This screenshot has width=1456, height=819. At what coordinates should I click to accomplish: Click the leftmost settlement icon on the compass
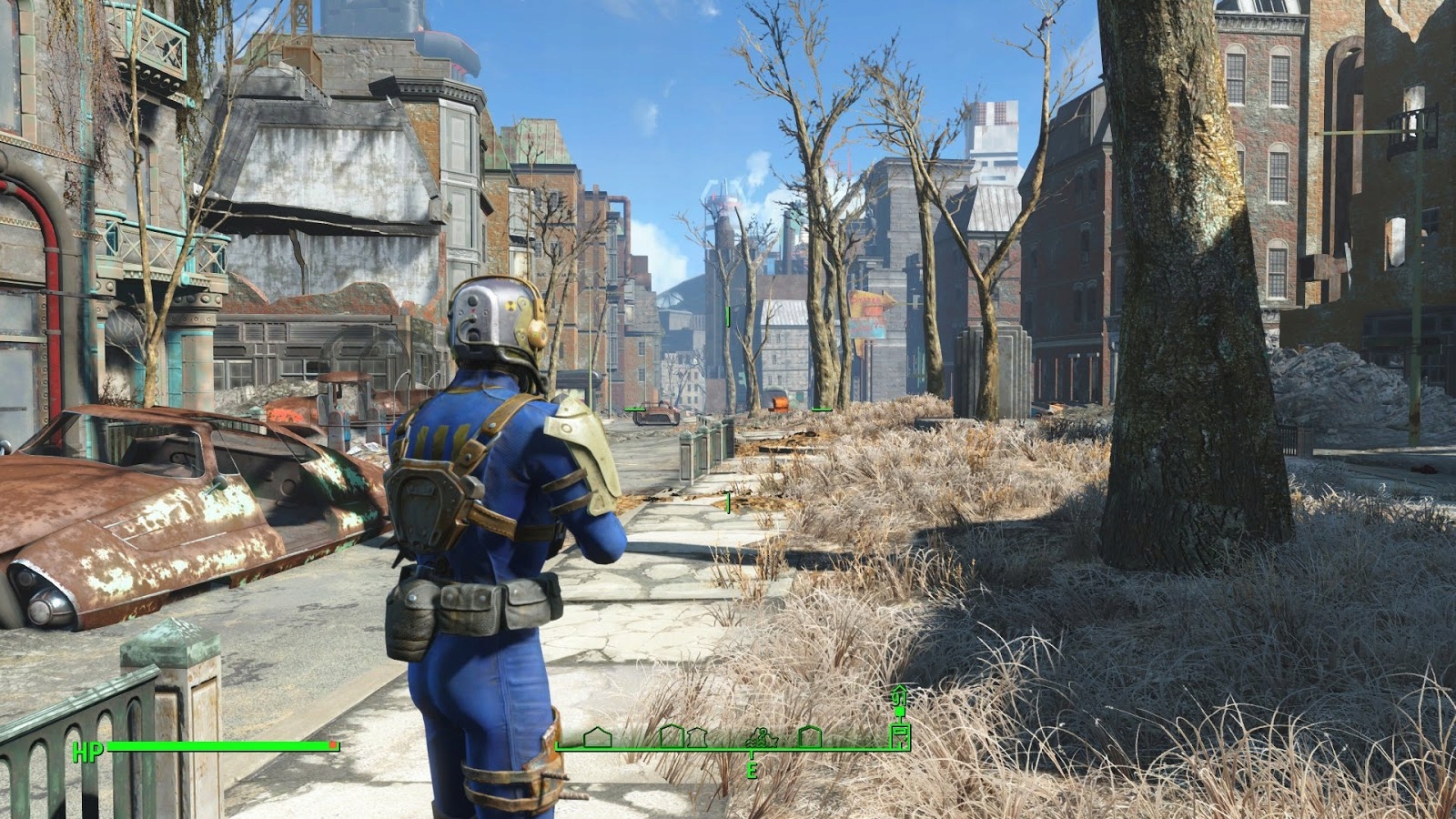pyautogui.click(x=597, y=737)
